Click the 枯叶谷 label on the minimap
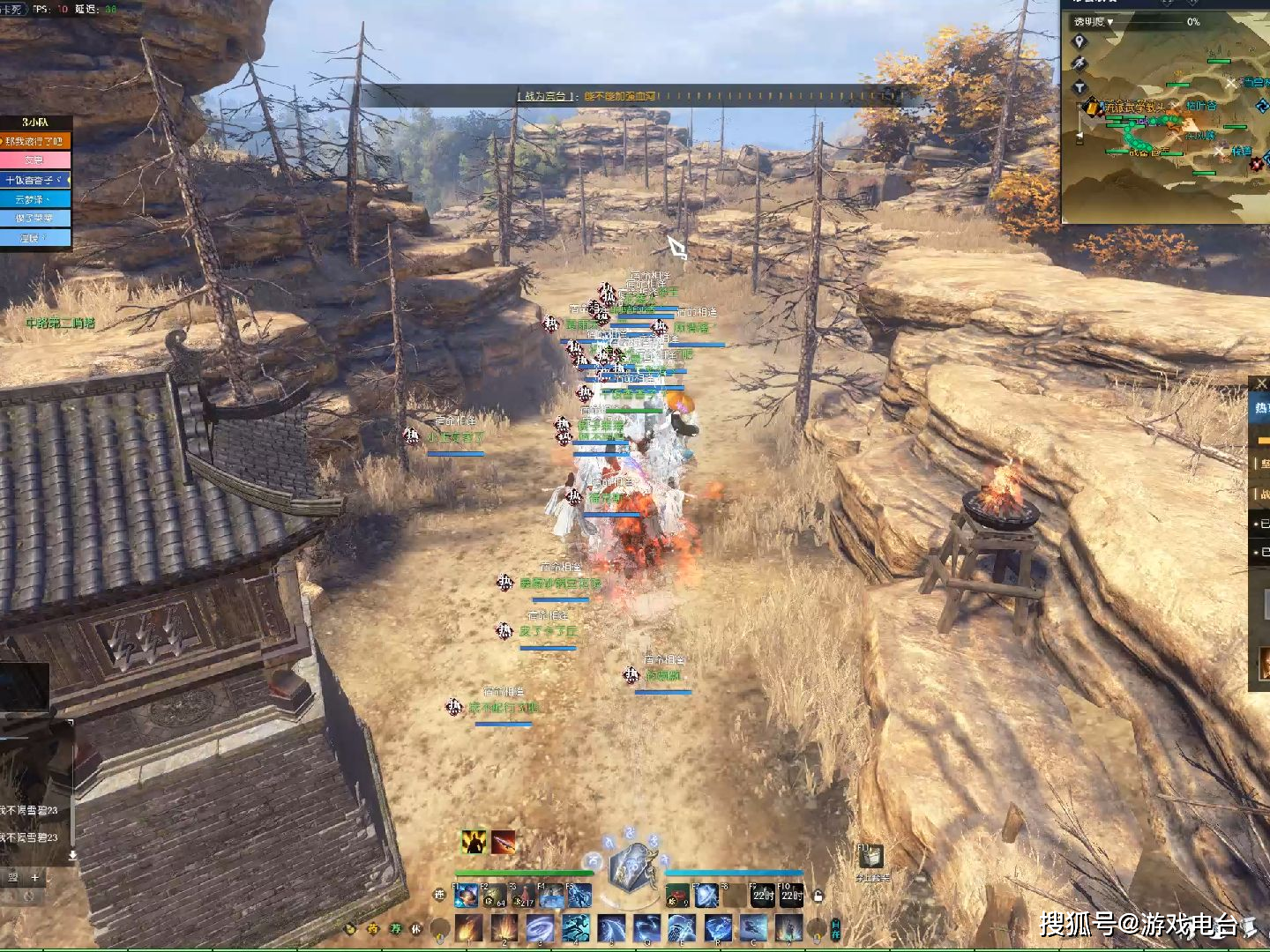 1200,106
